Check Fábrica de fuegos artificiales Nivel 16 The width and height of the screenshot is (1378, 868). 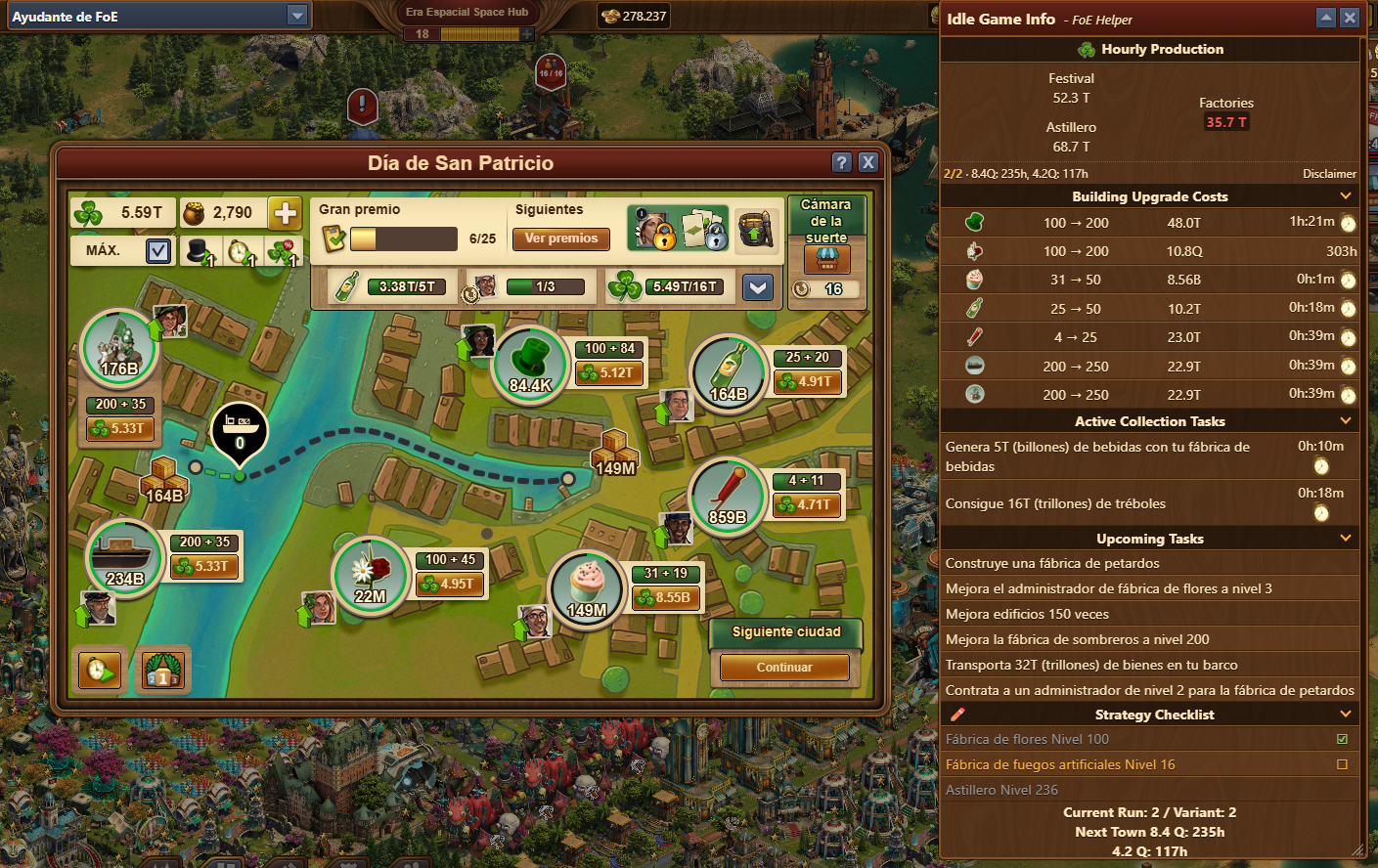[x=1342, y=764]
